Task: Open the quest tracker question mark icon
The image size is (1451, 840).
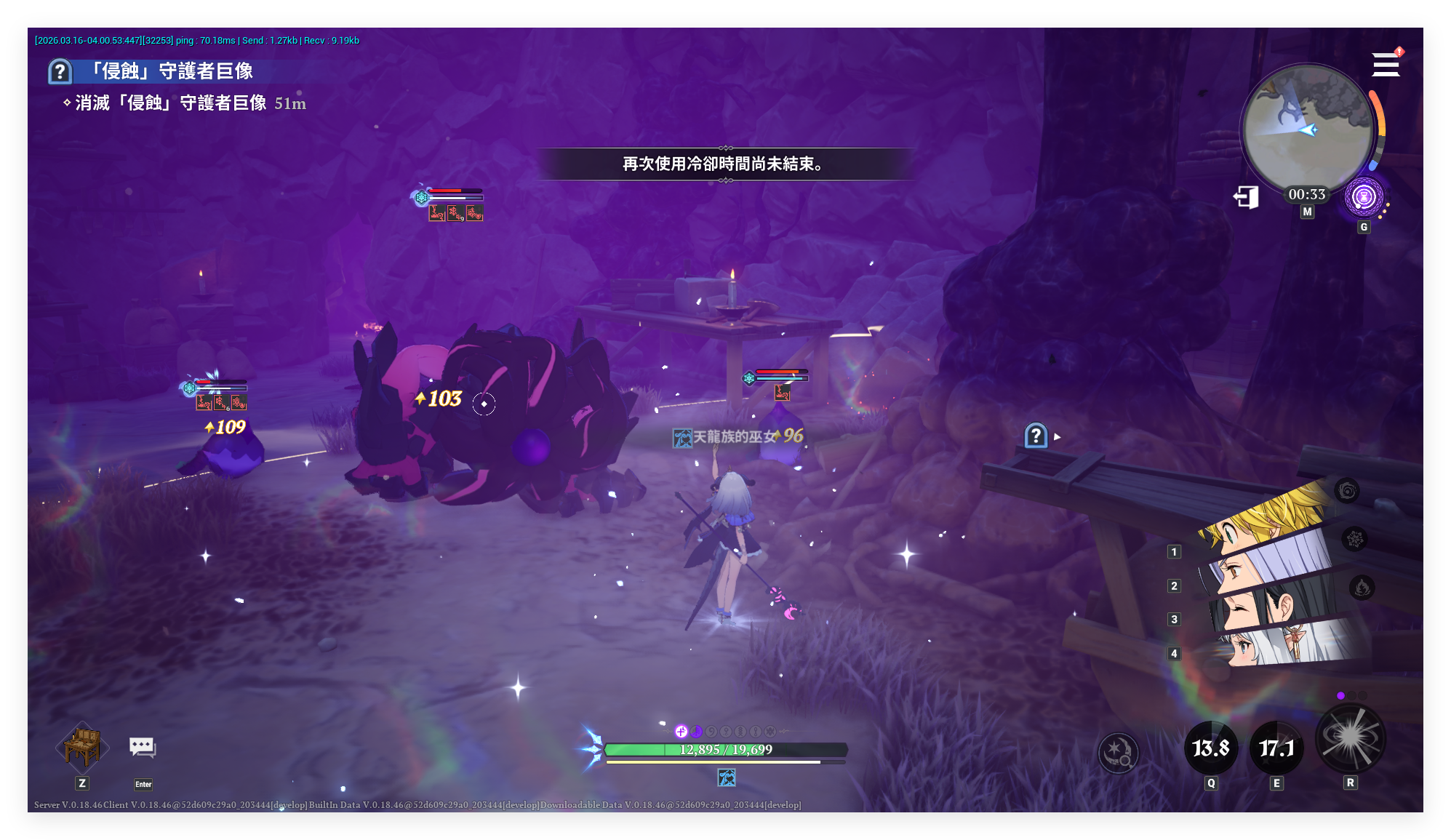Action: (x=60, y=71)
